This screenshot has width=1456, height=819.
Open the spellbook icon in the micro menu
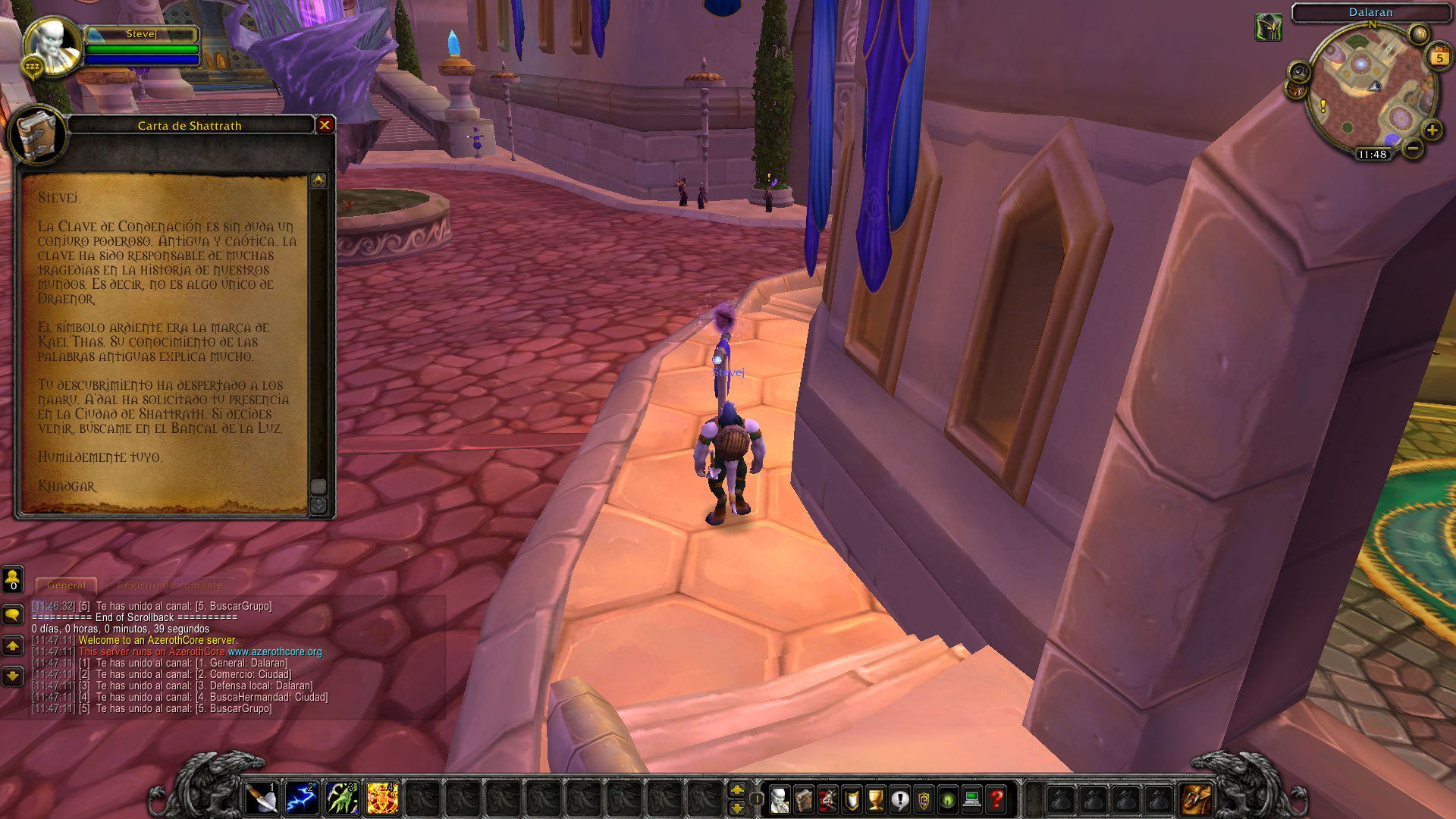(805, 800)
